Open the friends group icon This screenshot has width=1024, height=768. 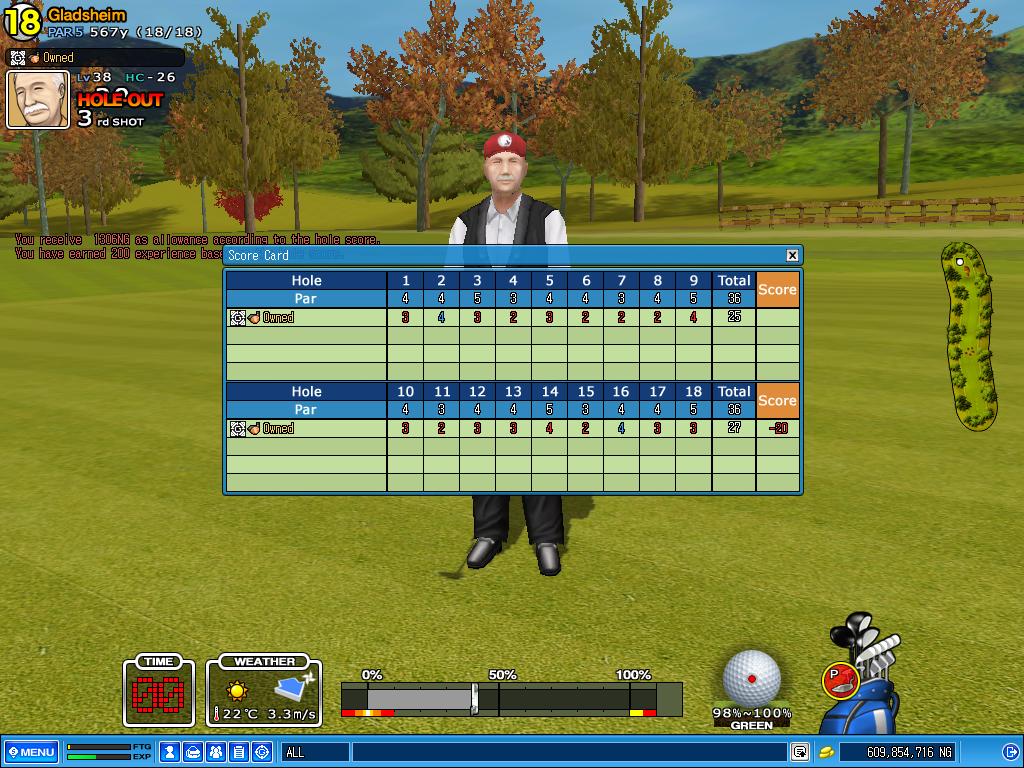coord(216,752)
